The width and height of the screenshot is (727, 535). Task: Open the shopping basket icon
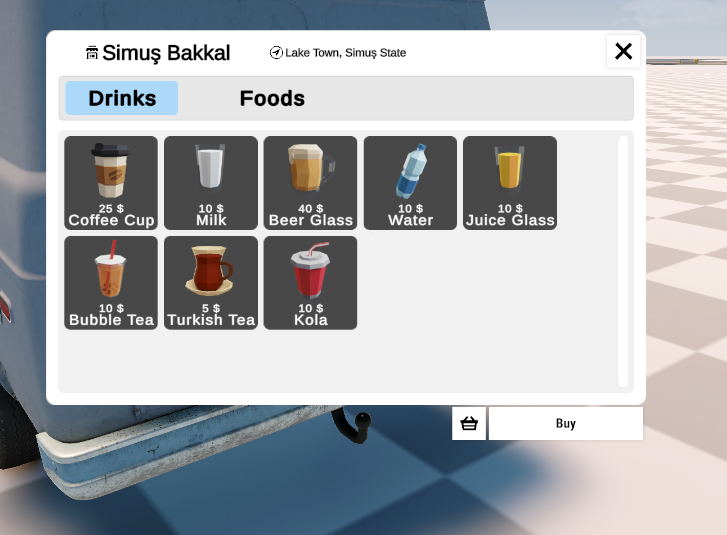point(469,423)
